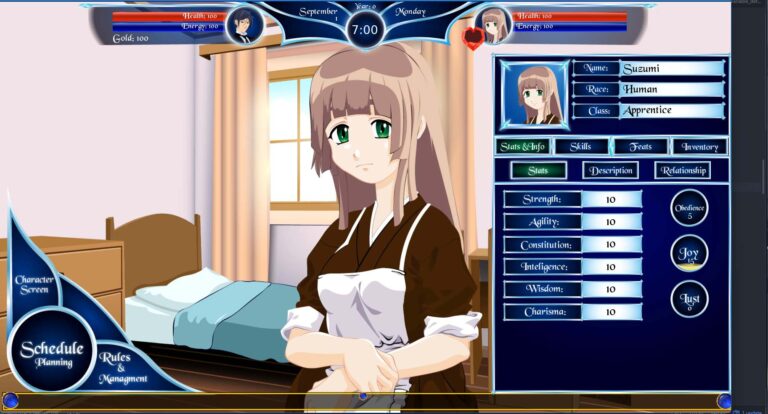
Task: Switch to the Skills tab
Action: [582, 147]
